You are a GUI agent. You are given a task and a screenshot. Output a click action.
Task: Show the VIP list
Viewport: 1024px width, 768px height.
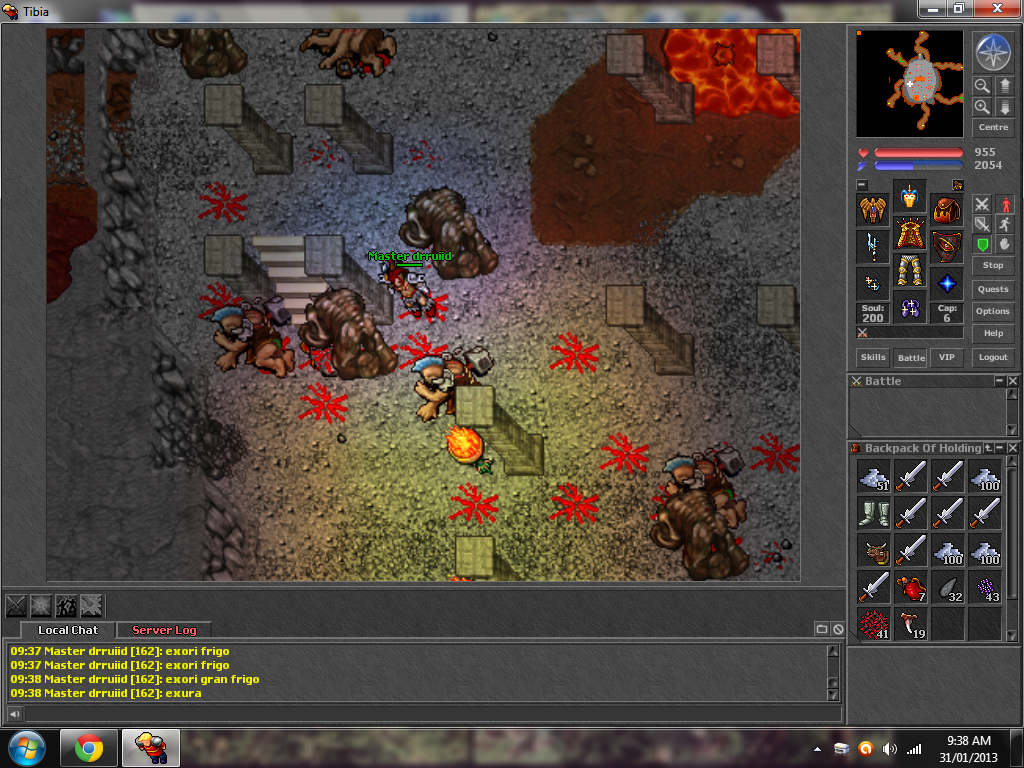pyautogui.click(x=946, y=357)
